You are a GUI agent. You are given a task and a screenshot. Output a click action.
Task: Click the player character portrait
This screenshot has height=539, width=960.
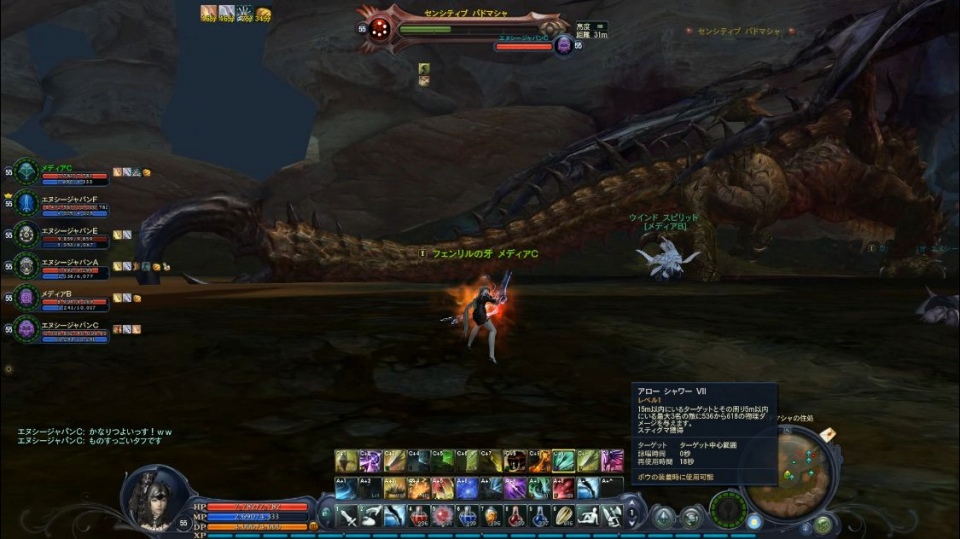tap(155, 498)
